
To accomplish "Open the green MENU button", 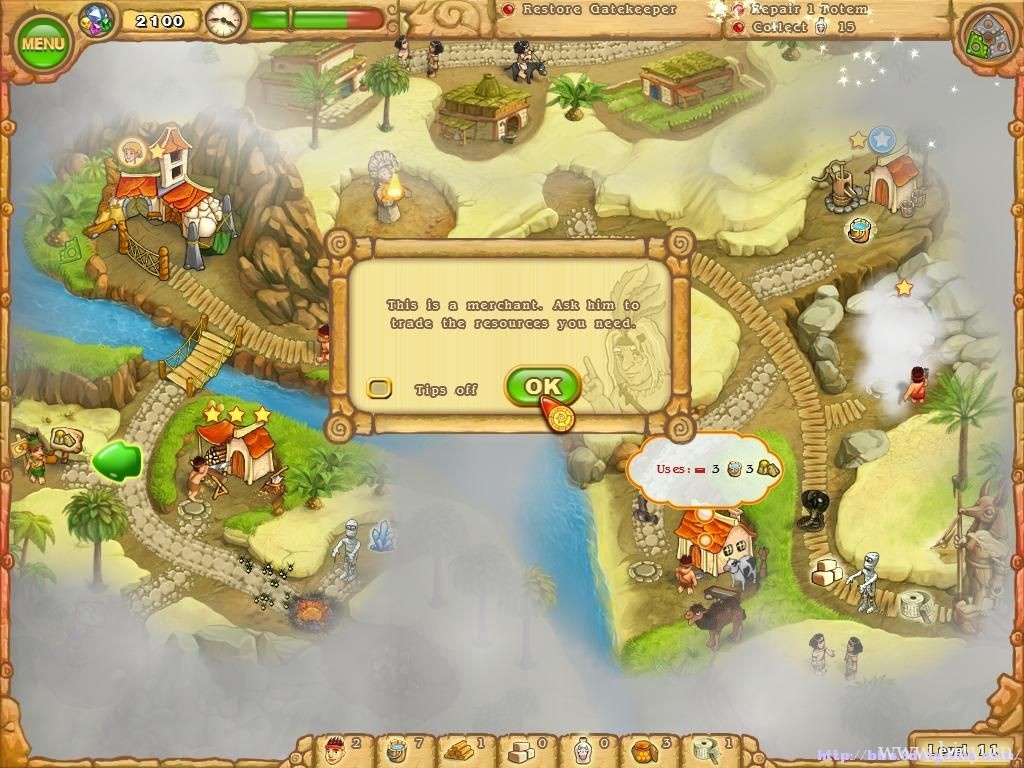I will click(43, 43).
